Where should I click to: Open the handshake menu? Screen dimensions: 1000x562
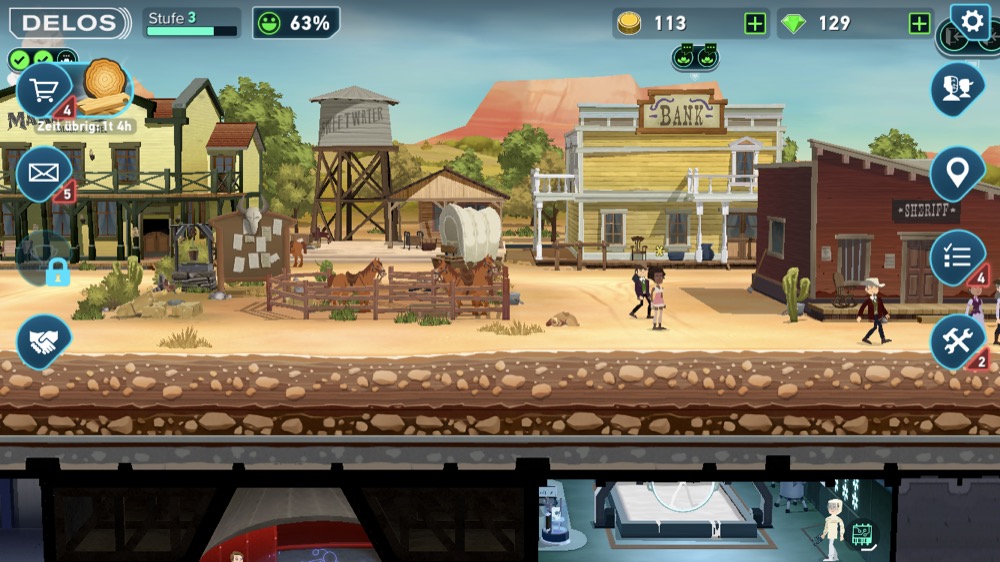[44, 342]
